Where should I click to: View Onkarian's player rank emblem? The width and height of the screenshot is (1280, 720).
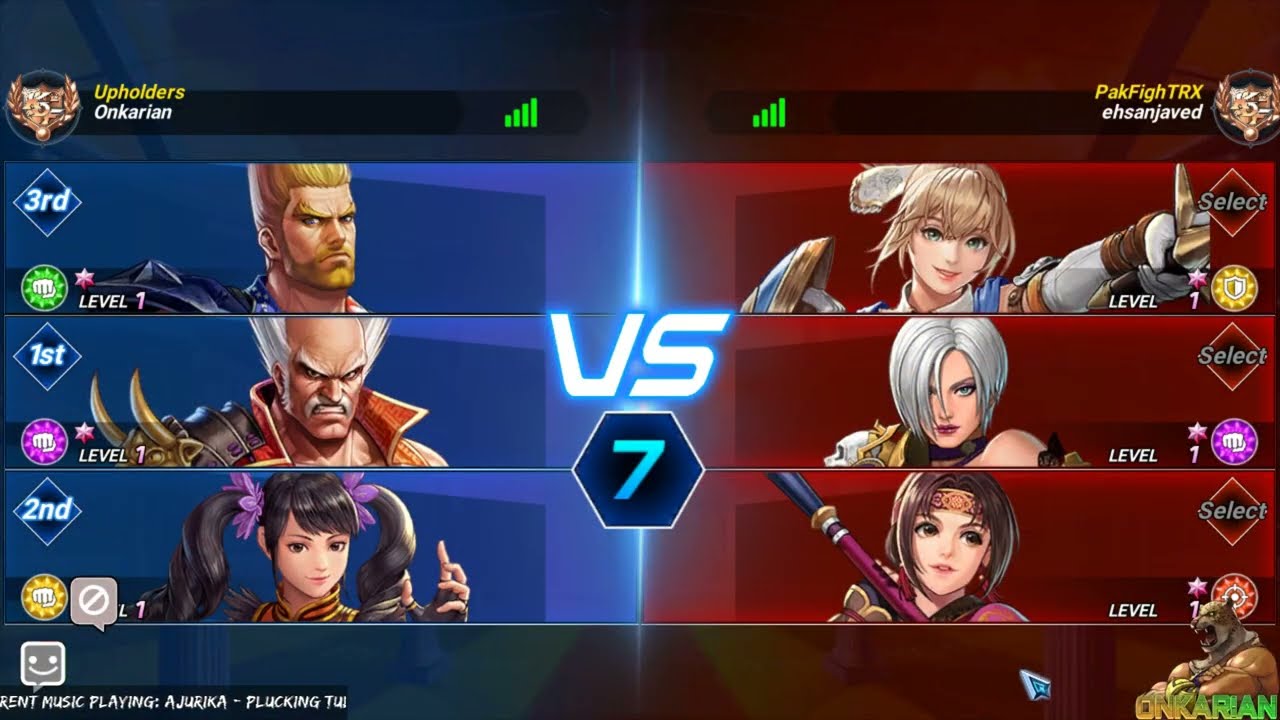click(43, 105)
